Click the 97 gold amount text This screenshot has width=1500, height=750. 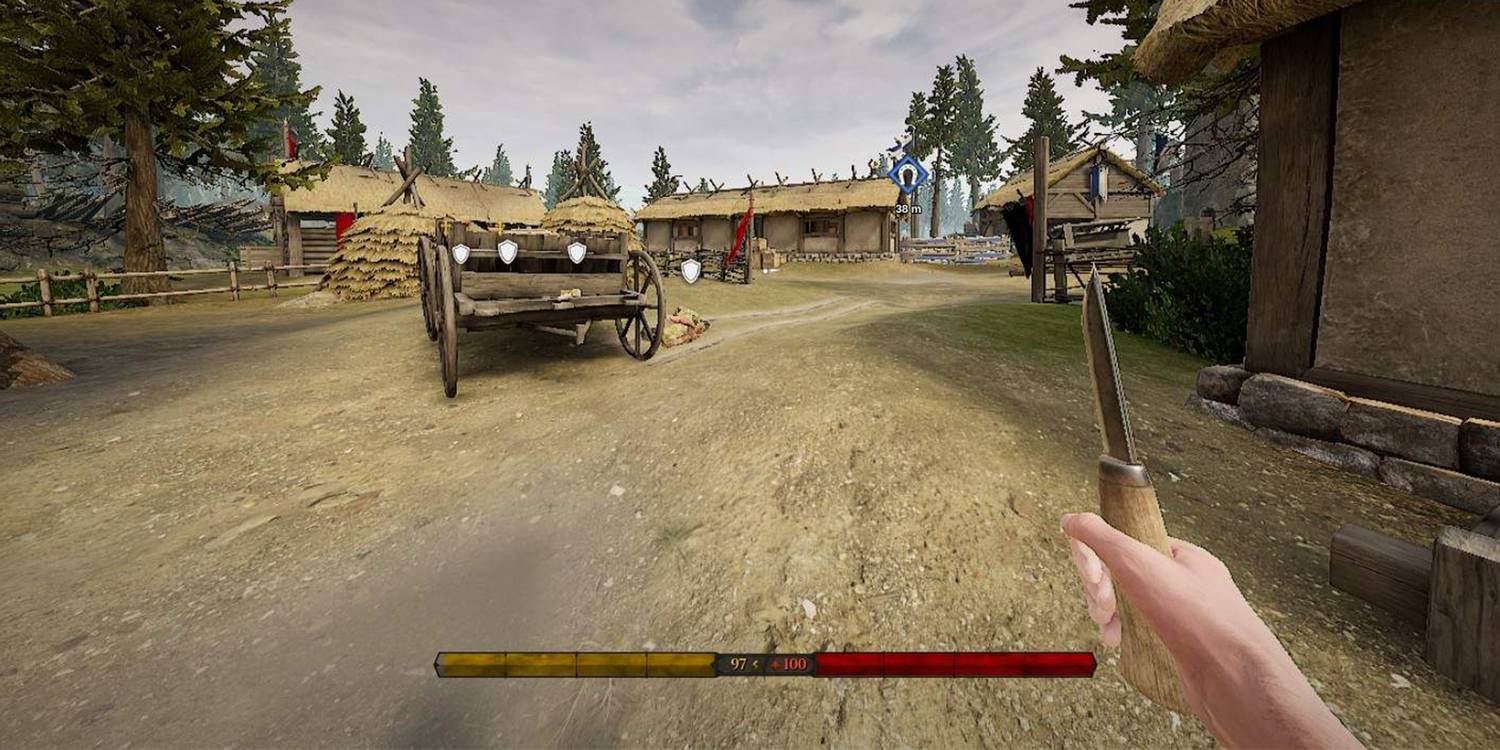tap(738, 663)
